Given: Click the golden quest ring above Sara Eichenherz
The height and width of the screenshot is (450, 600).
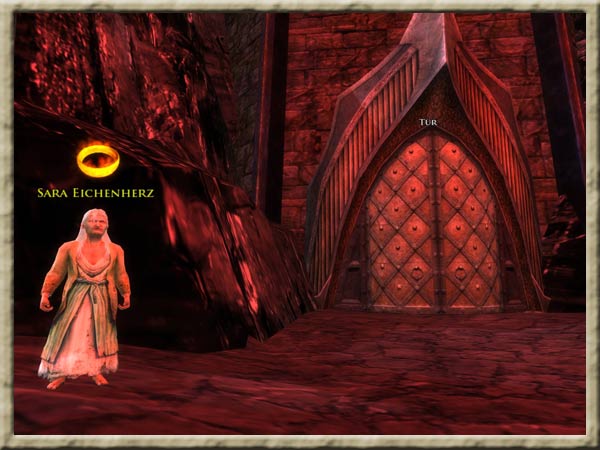Looking at the screenshot, I should click(x=97, y=160).
